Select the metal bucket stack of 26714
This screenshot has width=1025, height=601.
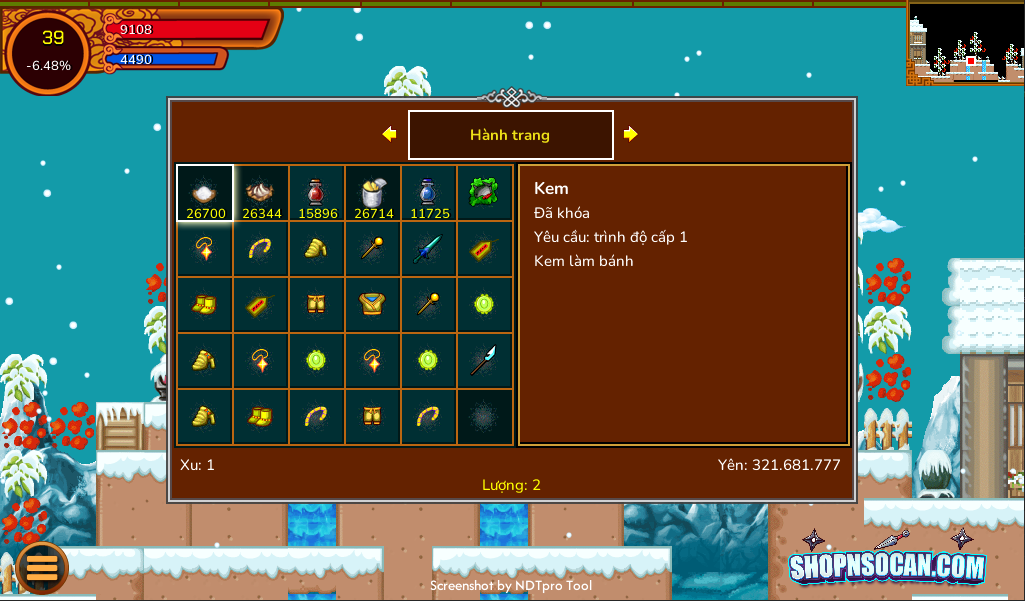point(373,193)
